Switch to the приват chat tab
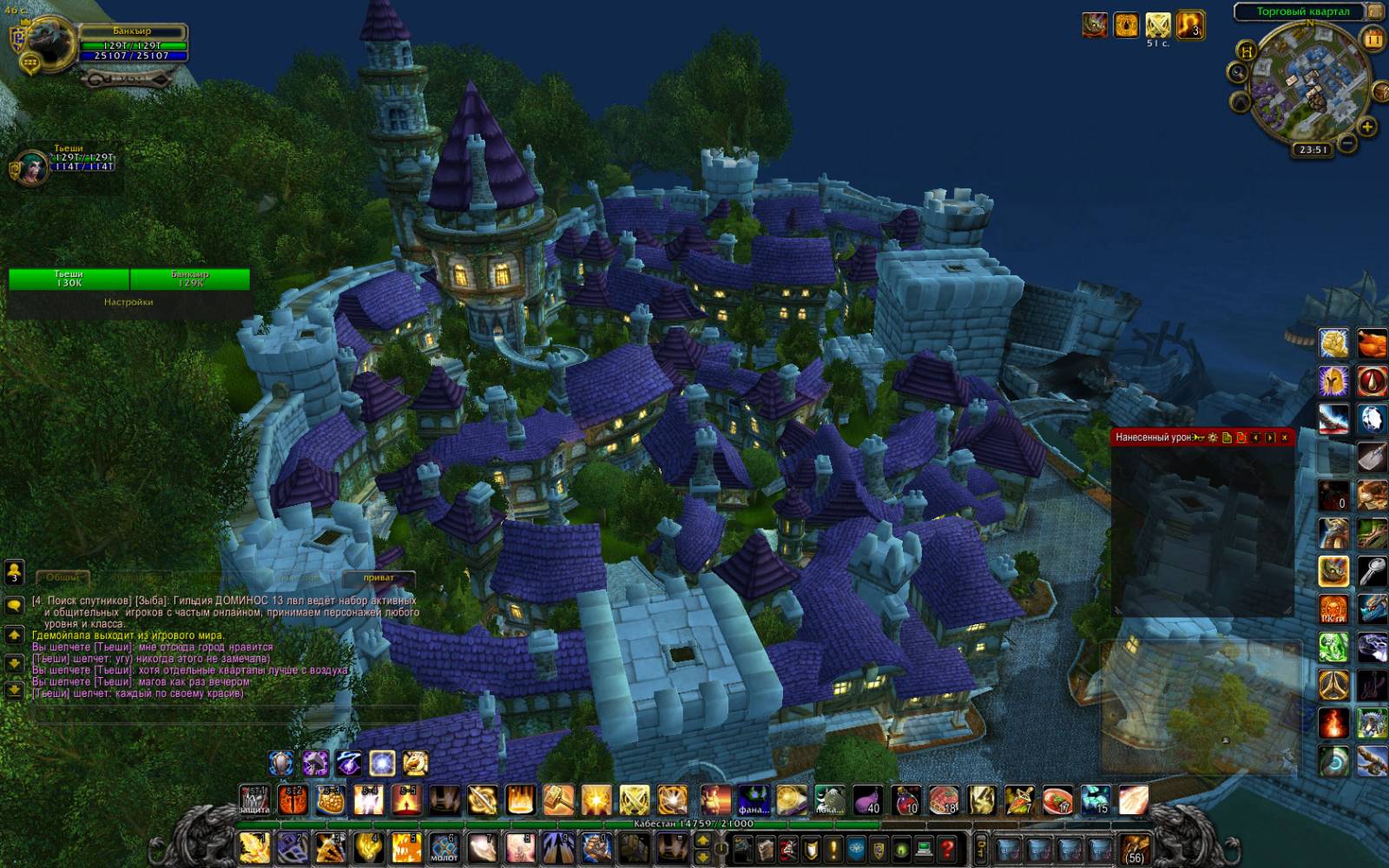The image size is (1389, 868). 379,578
